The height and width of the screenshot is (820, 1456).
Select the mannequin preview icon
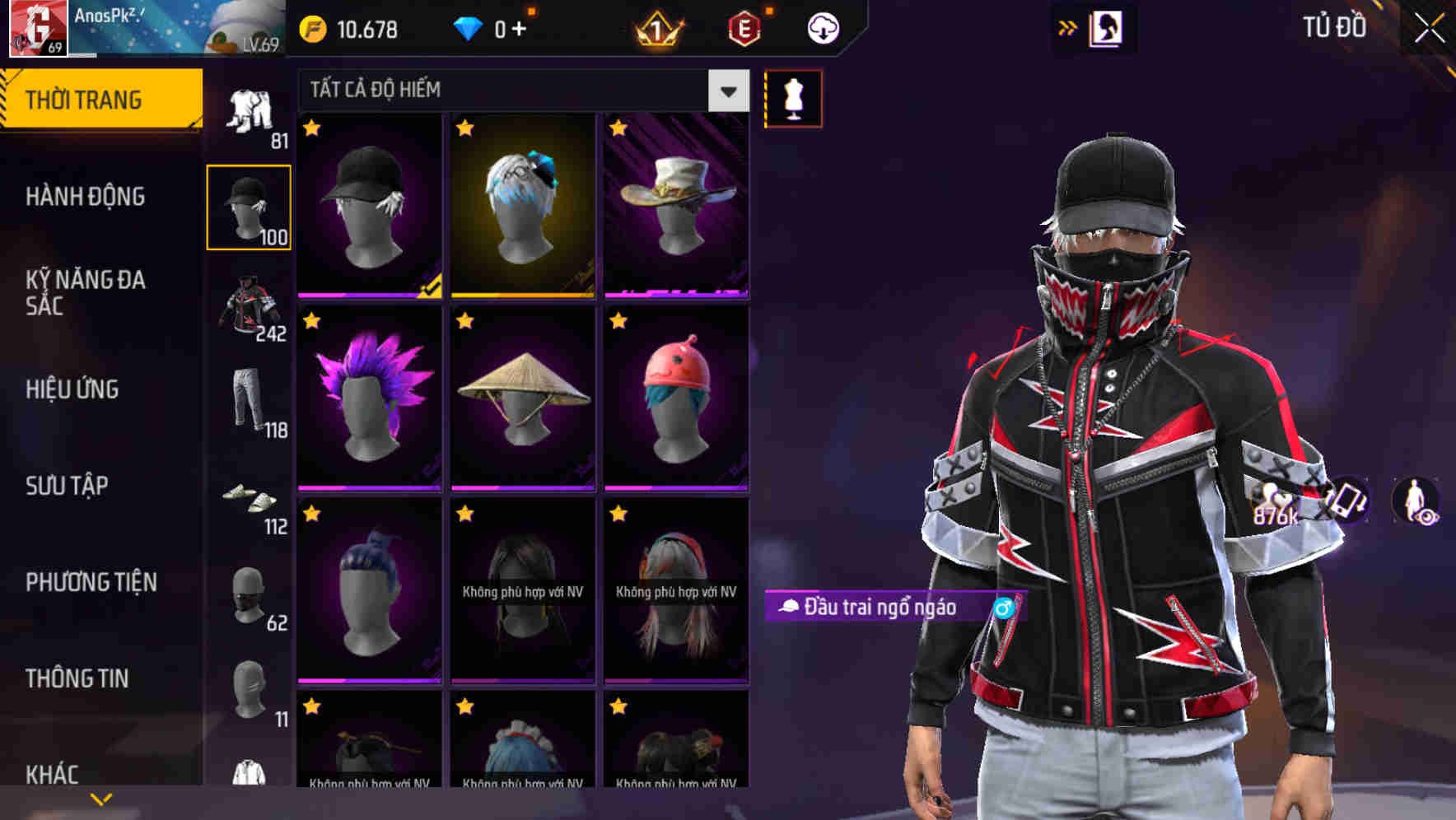793,98
